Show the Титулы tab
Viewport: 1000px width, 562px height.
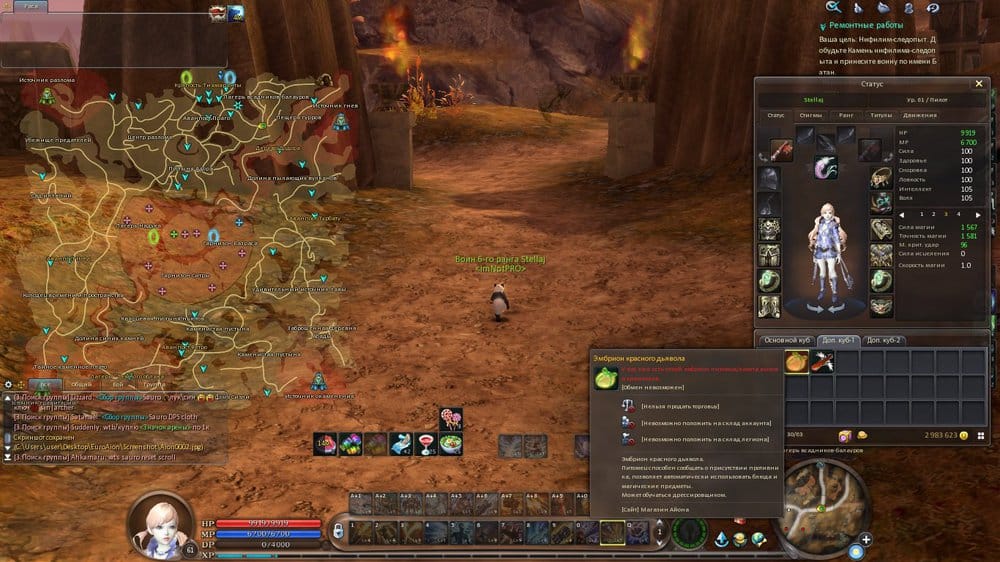pos(880,116)
